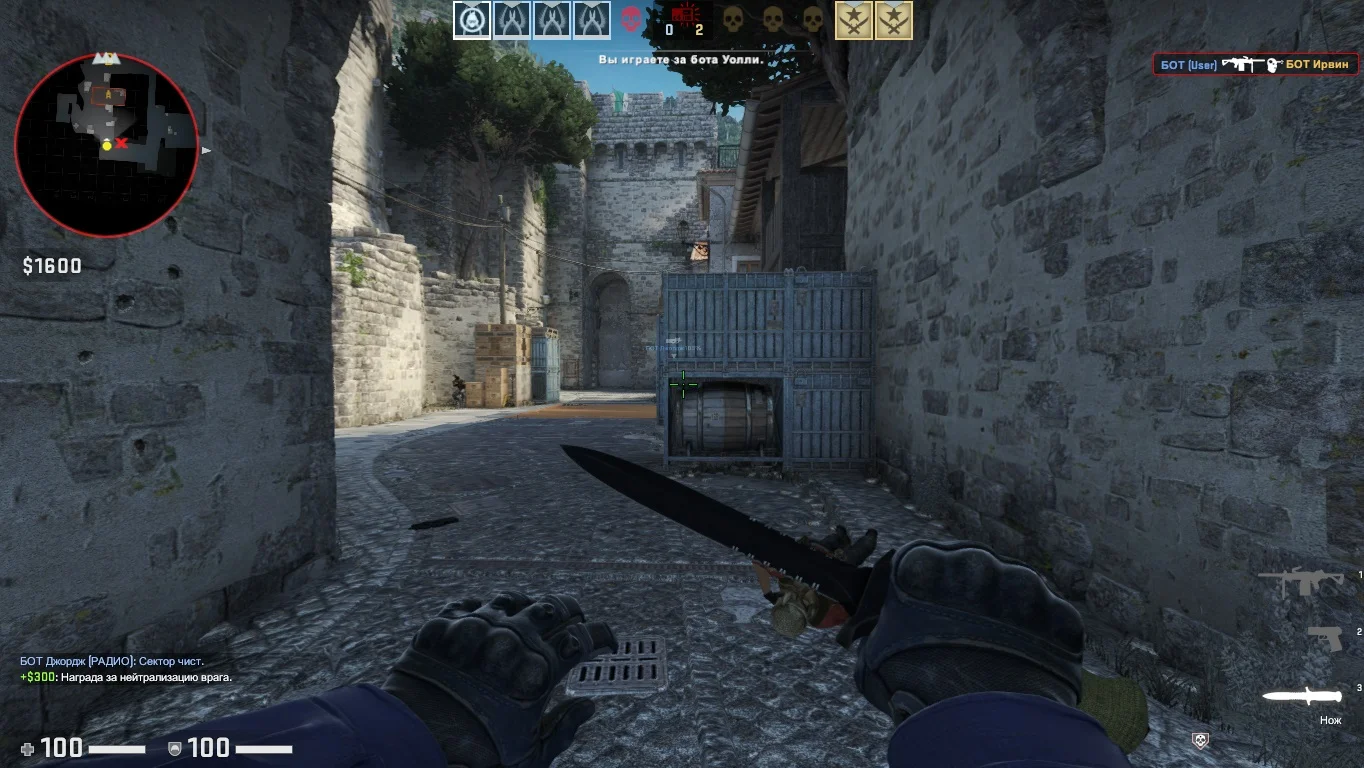The height and width of the screenshot is (768, 1364).
Task: Click the kill feed entry for БОТ Ирвин
Action: tap(1255, 65)
